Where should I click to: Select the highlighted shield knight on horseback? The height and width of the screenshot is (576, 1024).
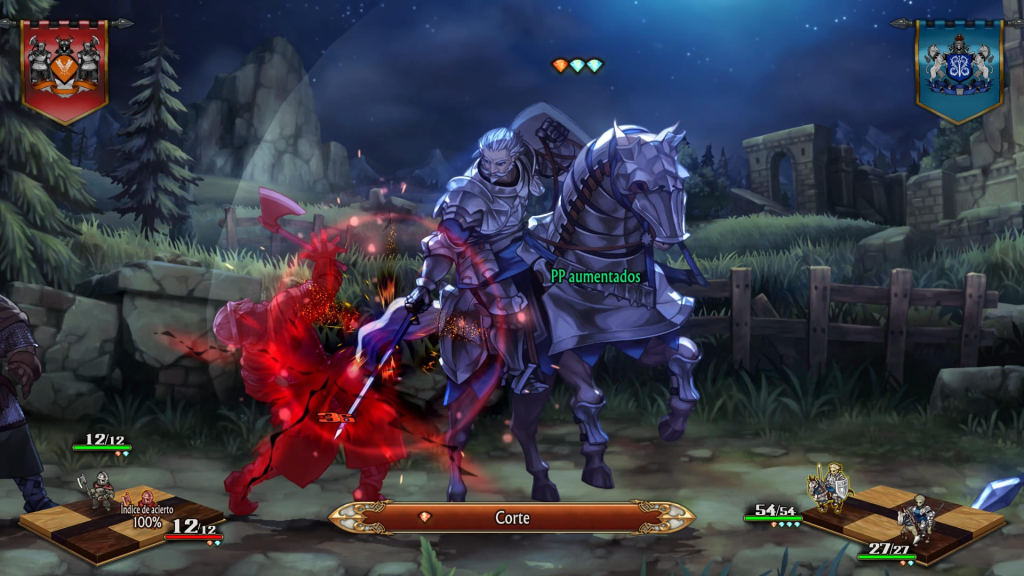pos(829,488)
